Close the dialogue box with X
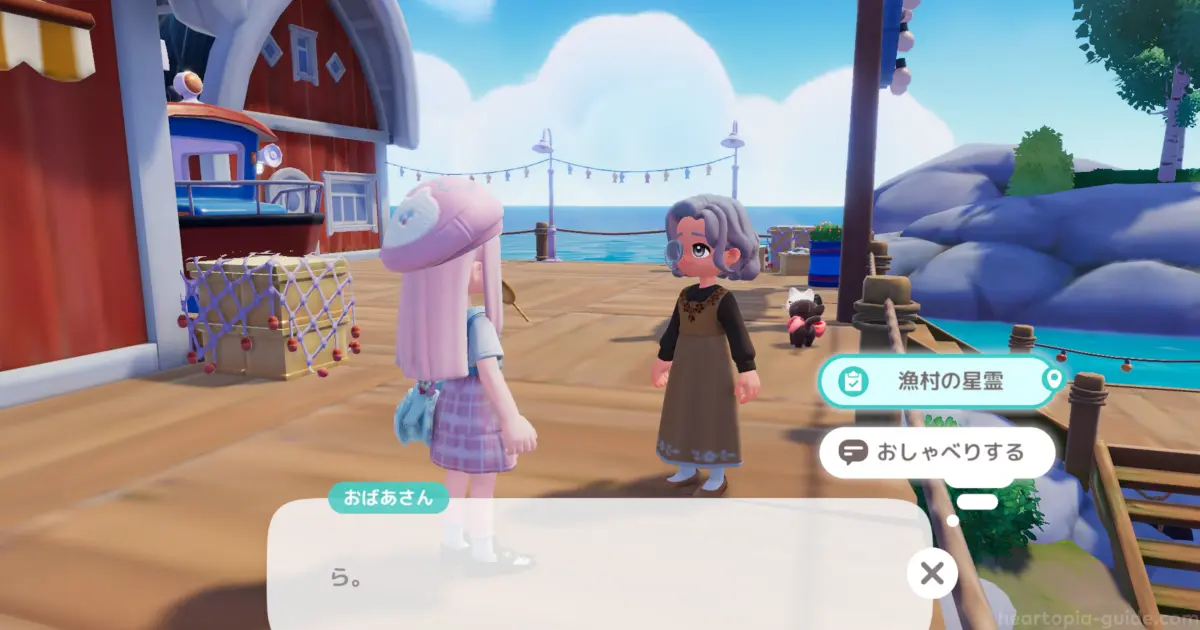Viewport: 1200px width, 630px height. point(931,573)
